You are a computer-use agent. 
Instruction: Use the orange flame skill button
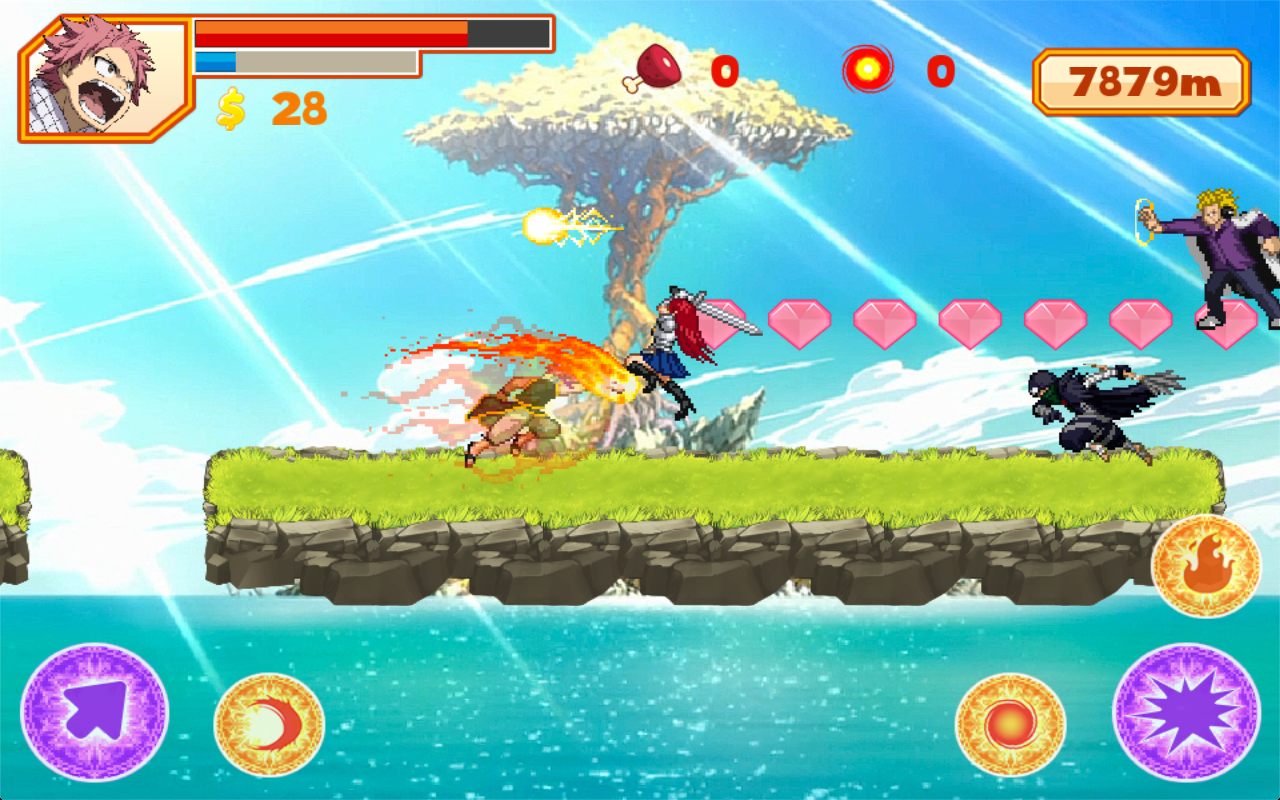pyautogui.click(x=1205, y=566)
